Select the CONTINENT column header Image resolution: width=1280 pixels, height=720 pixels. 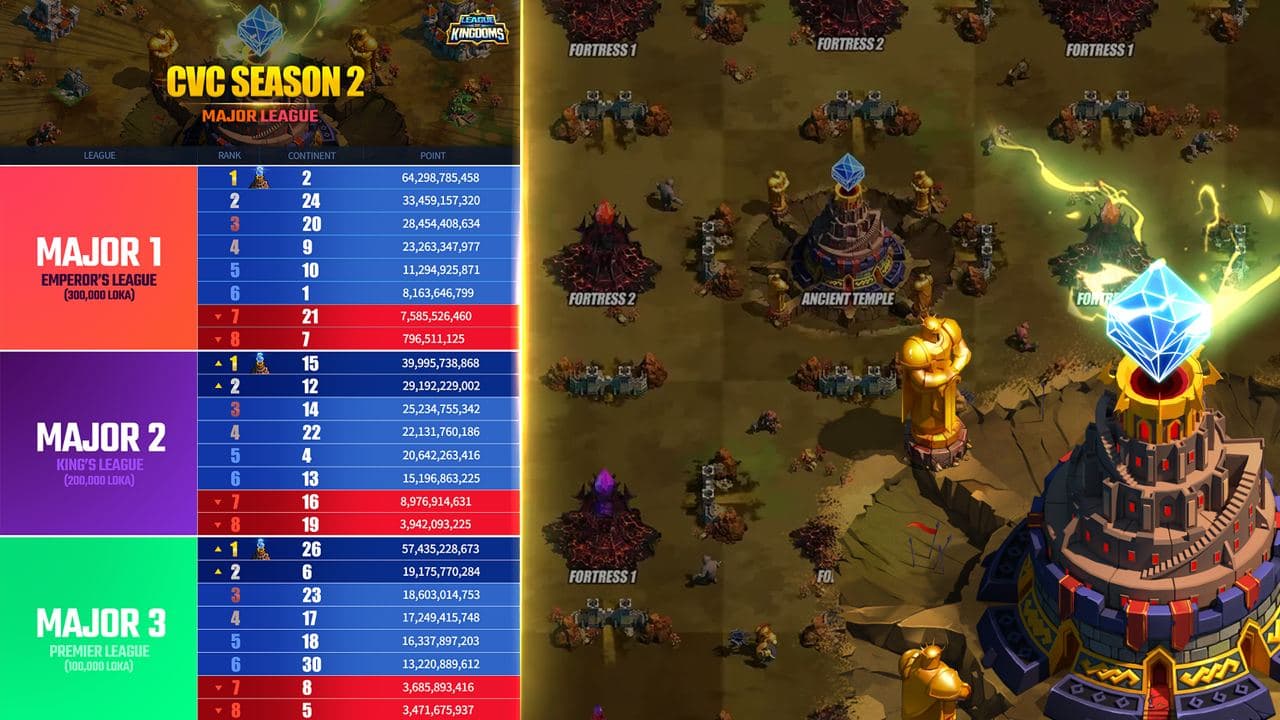pos(311,155)
